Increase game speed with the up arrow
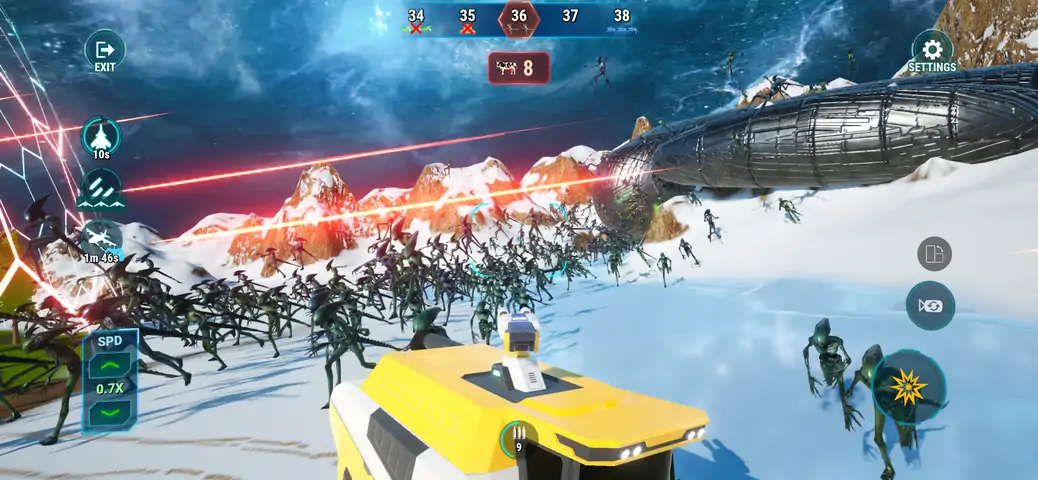1038x480 pixels. tap(110, 365)
